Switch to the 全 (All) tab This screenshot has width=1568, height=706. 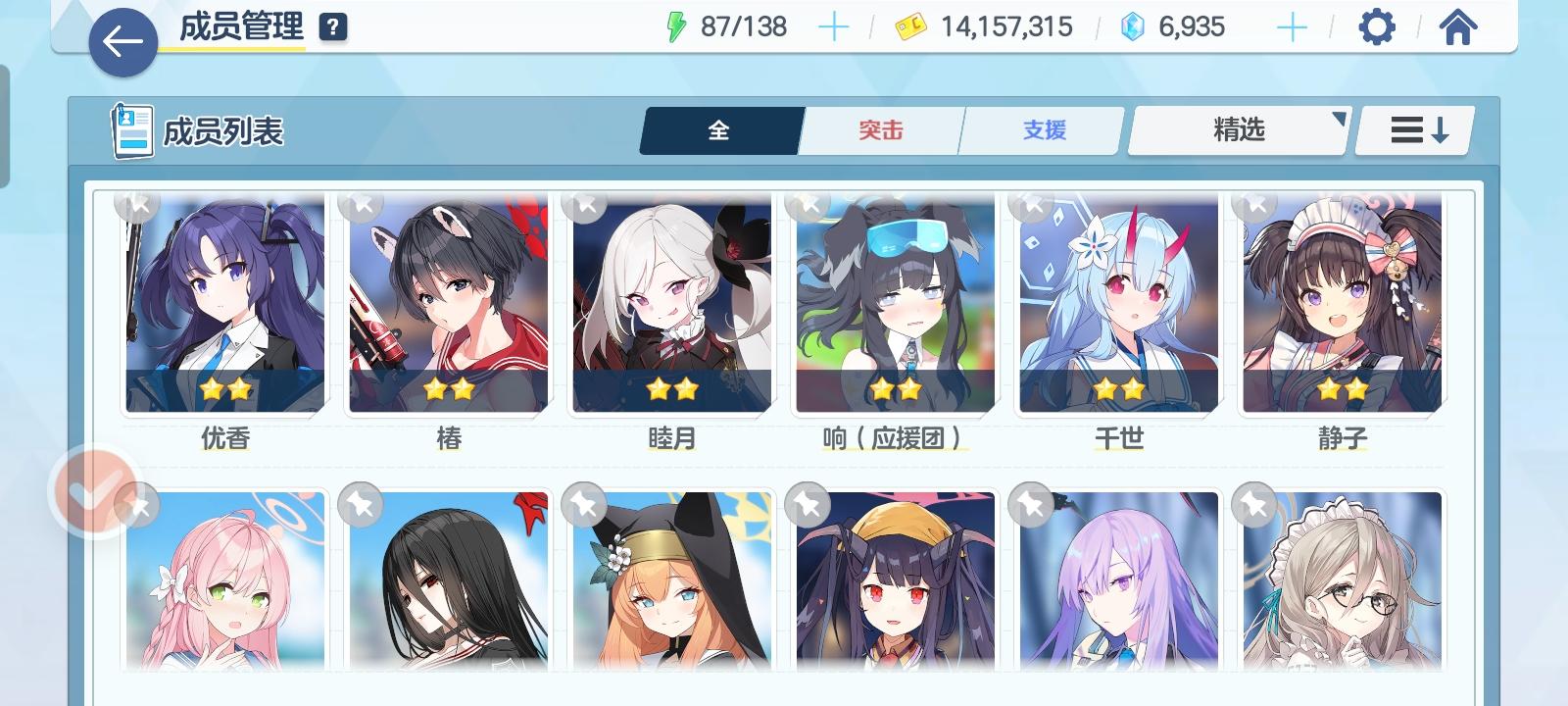(720, 129)
